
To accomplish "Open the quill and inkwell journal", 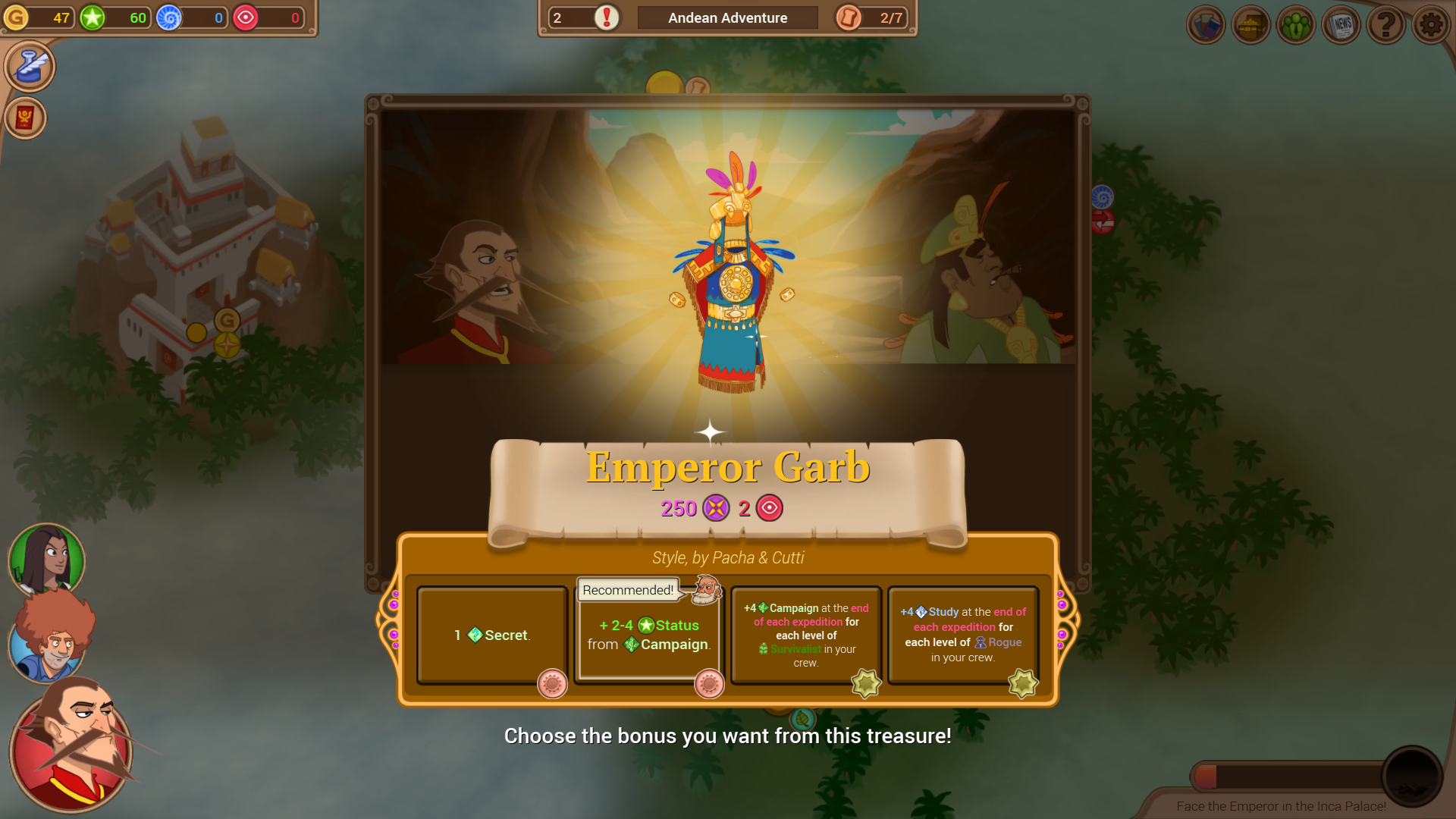I will pyautogui.click(x=29, y=66).
